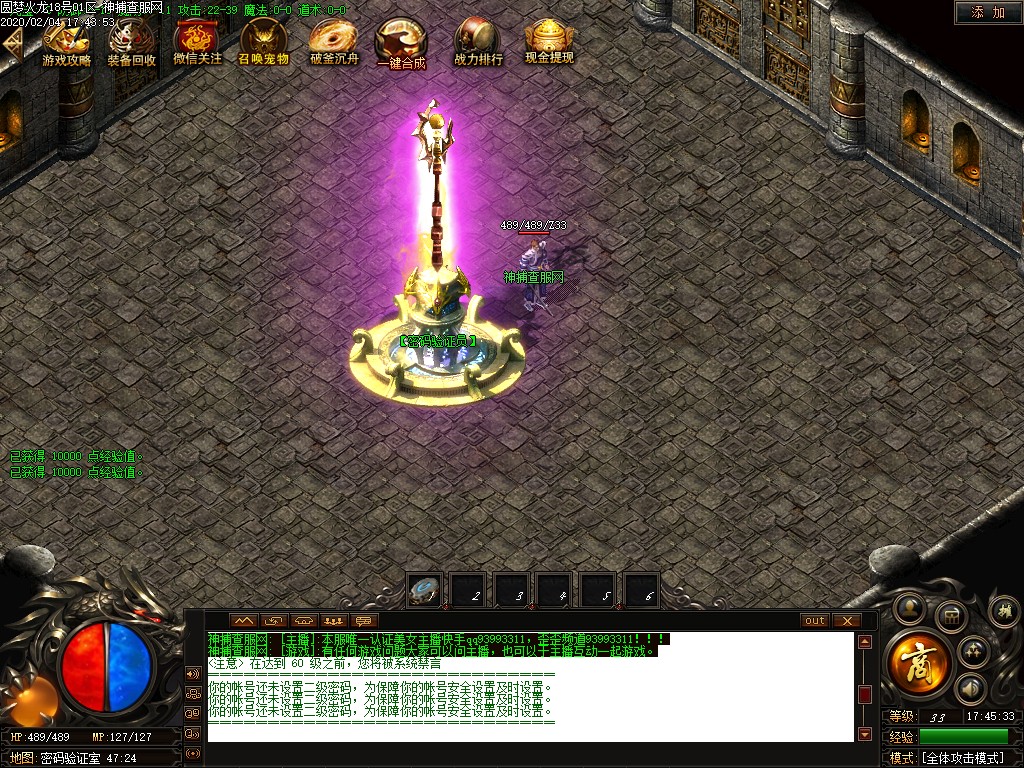Open the 装备回收 equipment recycling menu
1024x768 pixels.
(132, 43)
